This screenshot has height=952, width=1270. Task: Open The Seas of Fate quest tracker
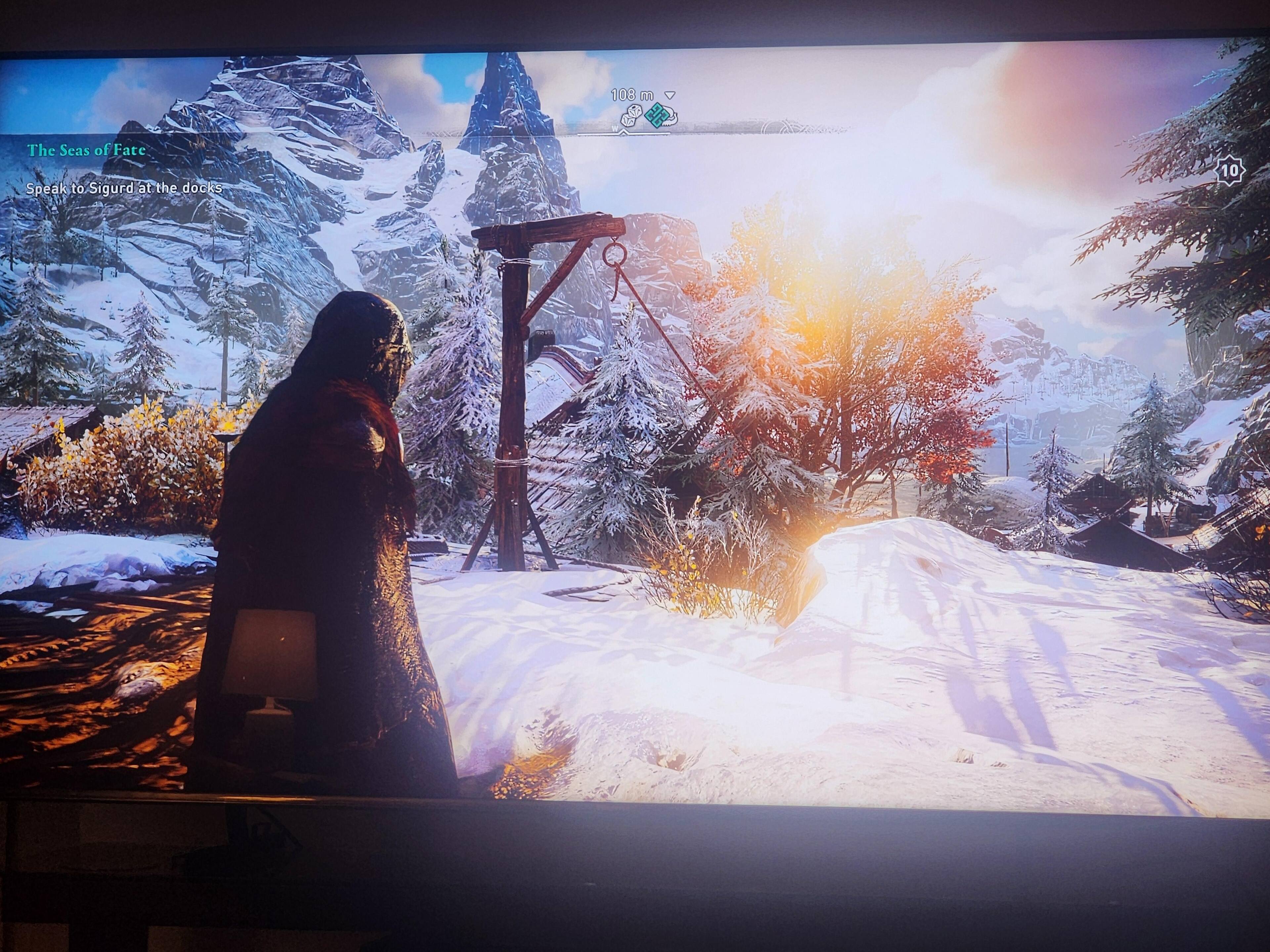[86, 150]
